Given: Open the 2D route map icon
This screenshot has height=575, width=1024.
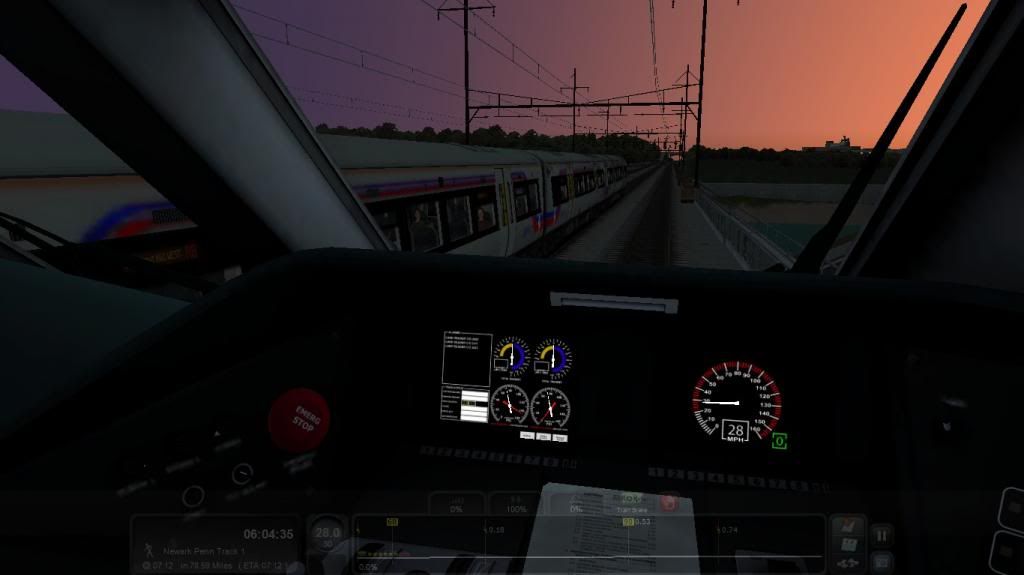Looking at the screenshot, I should click(x=847, y=545).
